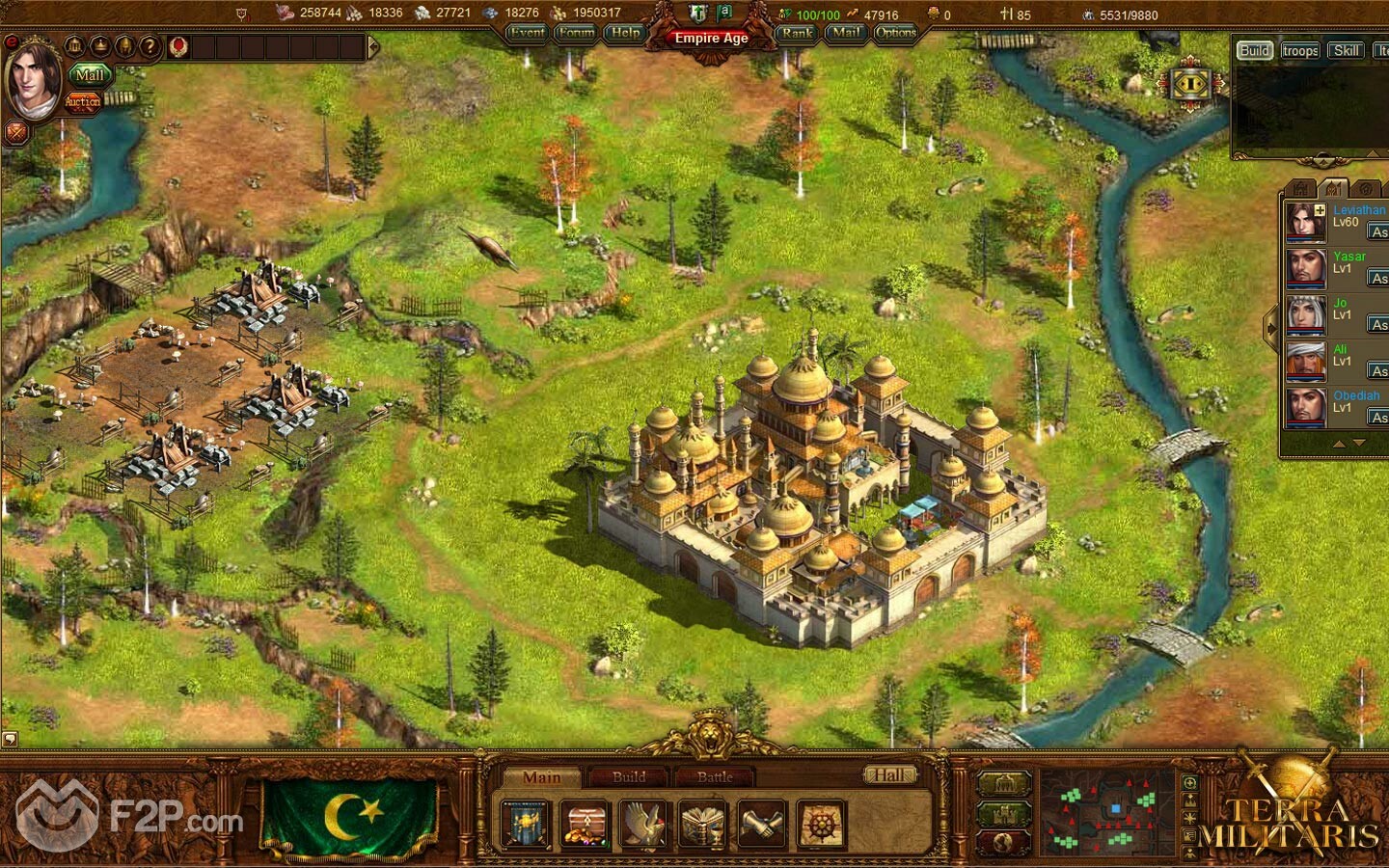Screen dimensions: 1389x868
Task: Open the Skill tab
Action: (x=1347, y=51)
